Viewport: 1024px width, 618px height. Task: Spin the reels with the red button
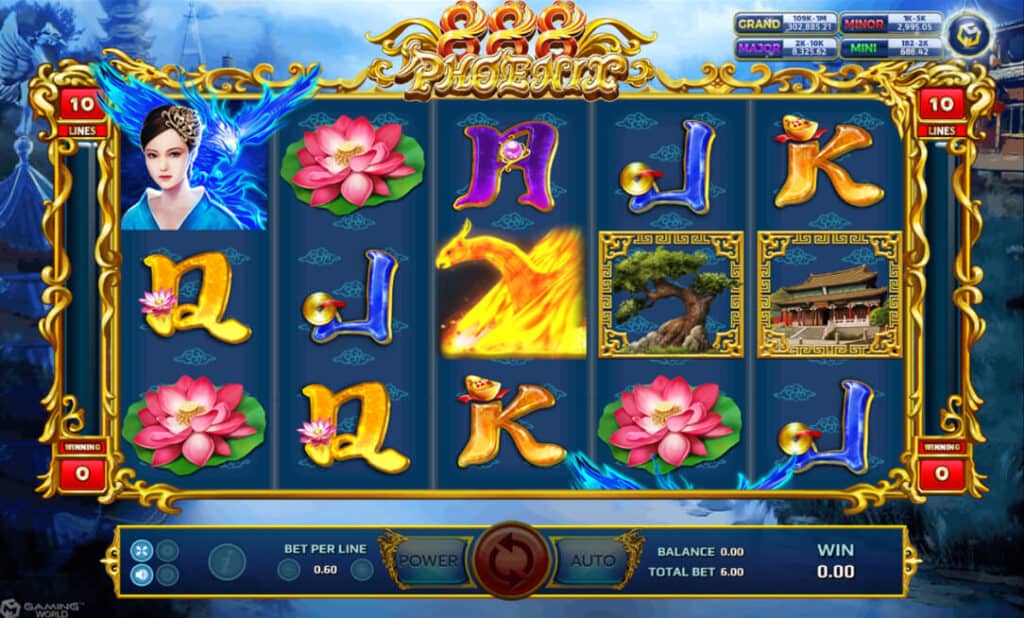[x=512, y=560]
